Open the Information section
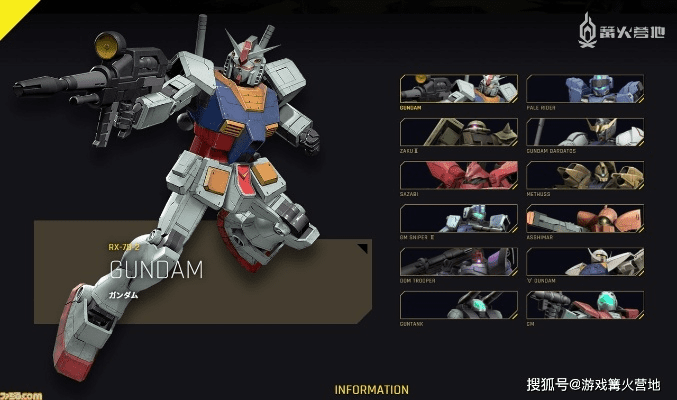Viewport: 677px width, 400px height. (371, 389)
